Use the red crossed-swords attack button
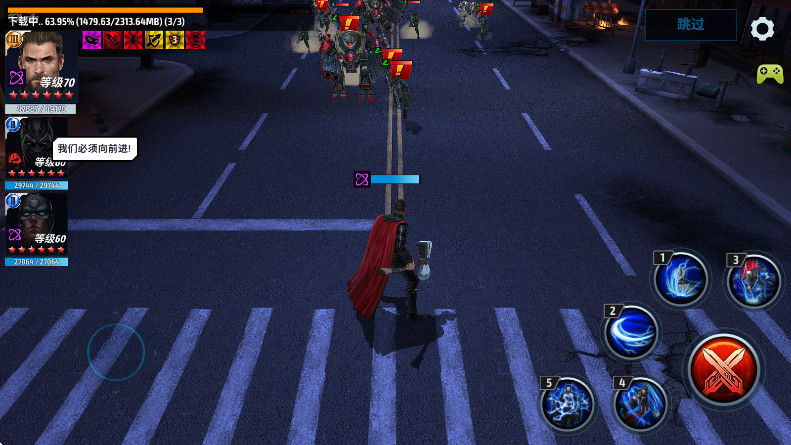Screen dimensions: 791x445 pyautogui.click(x=725, y=369)
